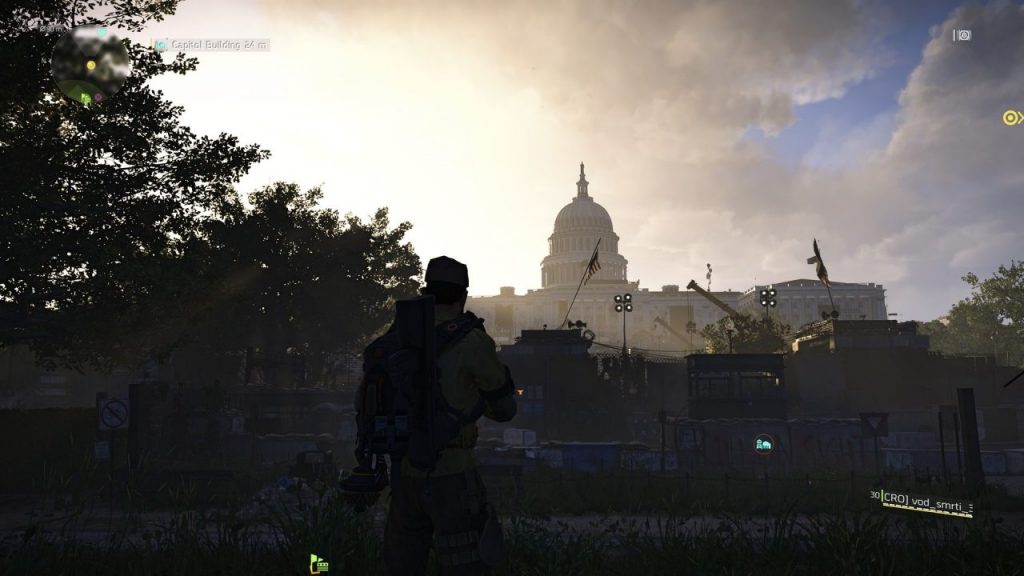Select the green flag marker icon

coord(319,564)
